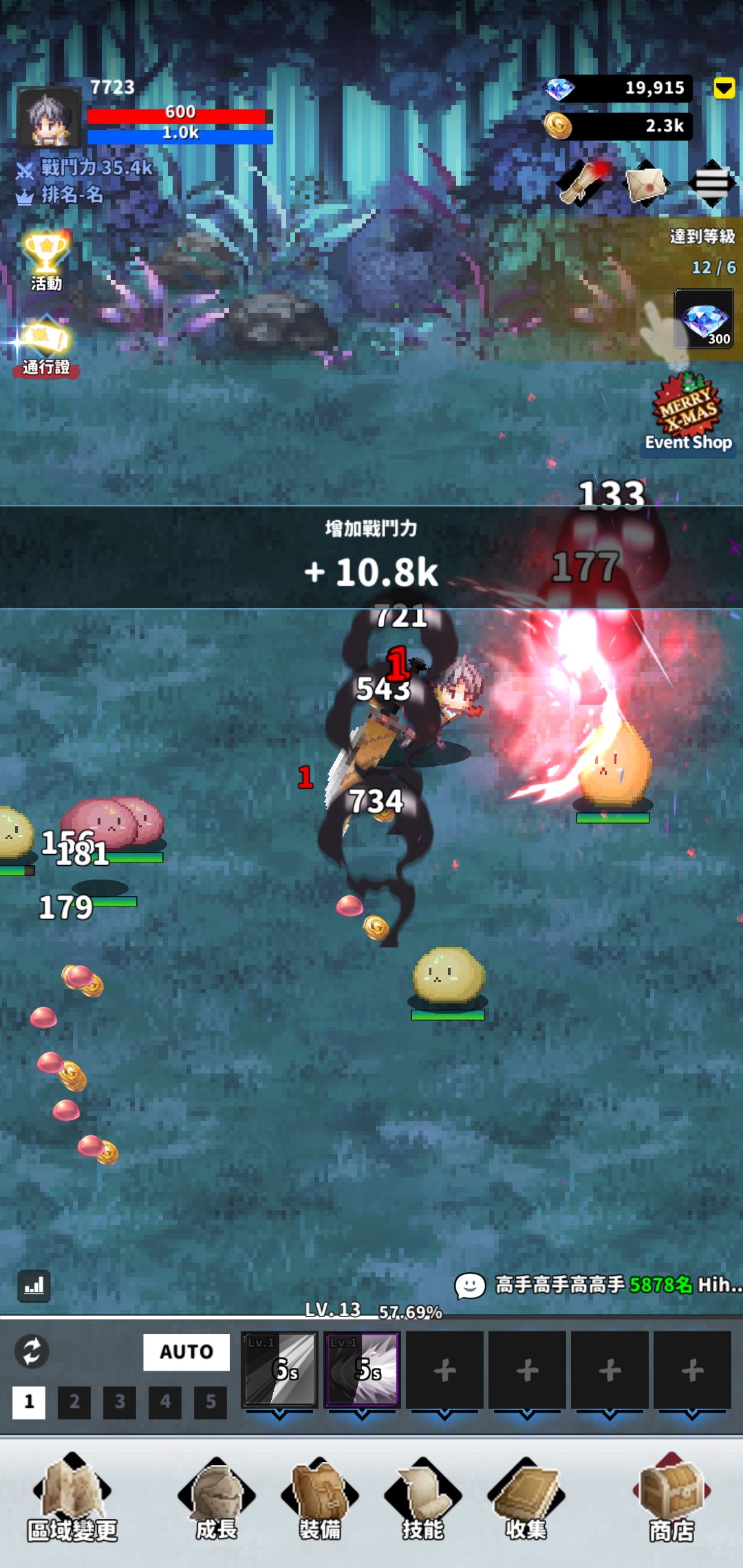Viewport: 743px width, 1568px height.
Task: Open the Merry X-Mas Event Shop
Action: pyautogui.click(x=689, y=414)
